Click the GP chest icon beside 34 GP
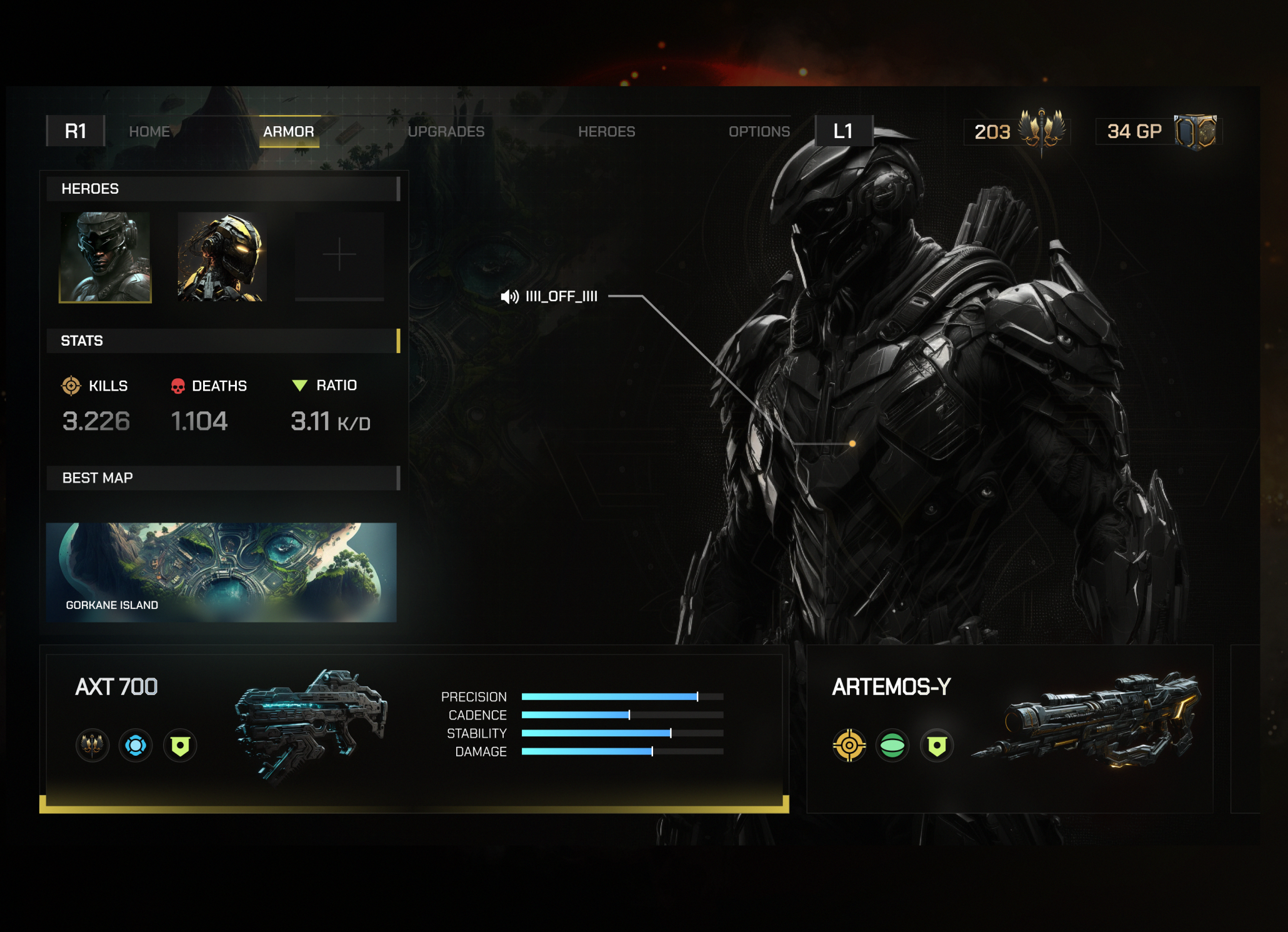 (x=1200, y=131)
